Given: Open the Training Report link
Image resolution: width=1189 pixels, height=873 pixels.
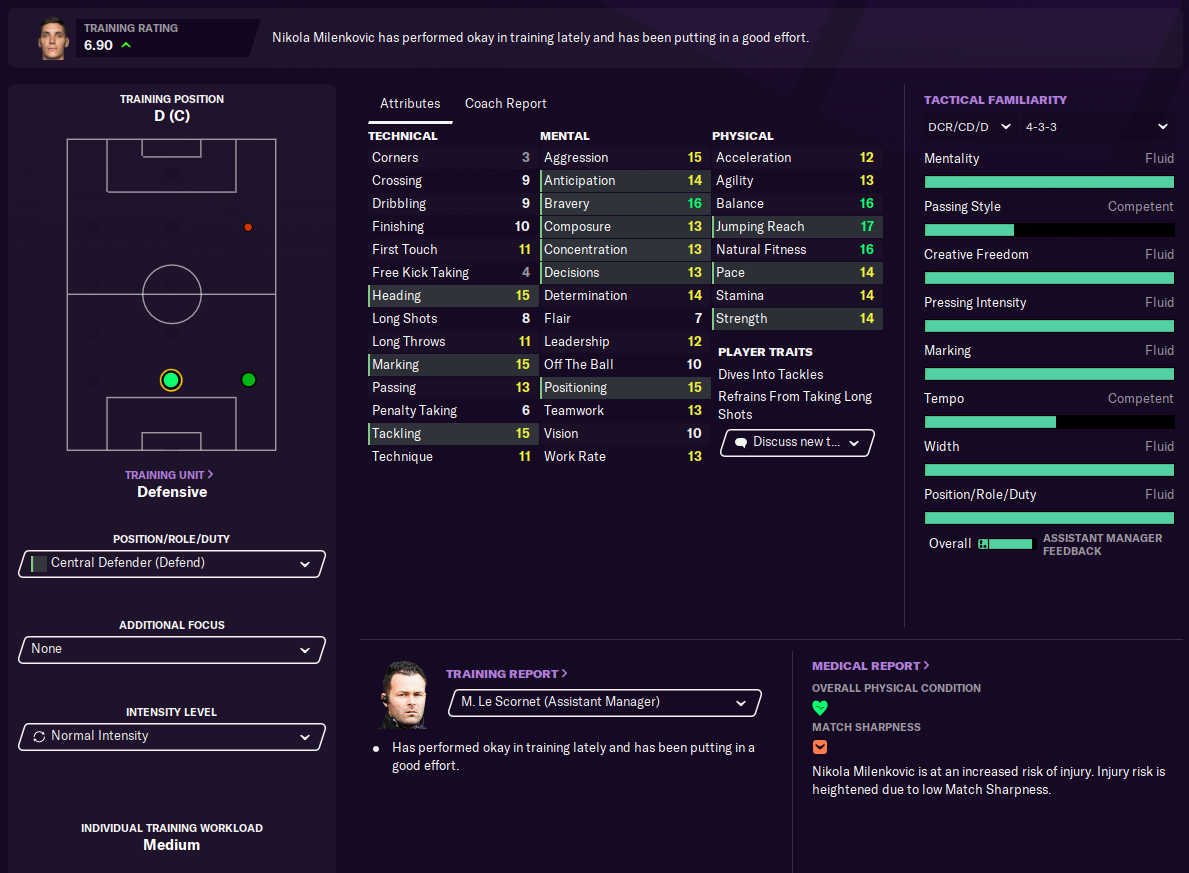Looking at the screenshot, I should point(506,674).
